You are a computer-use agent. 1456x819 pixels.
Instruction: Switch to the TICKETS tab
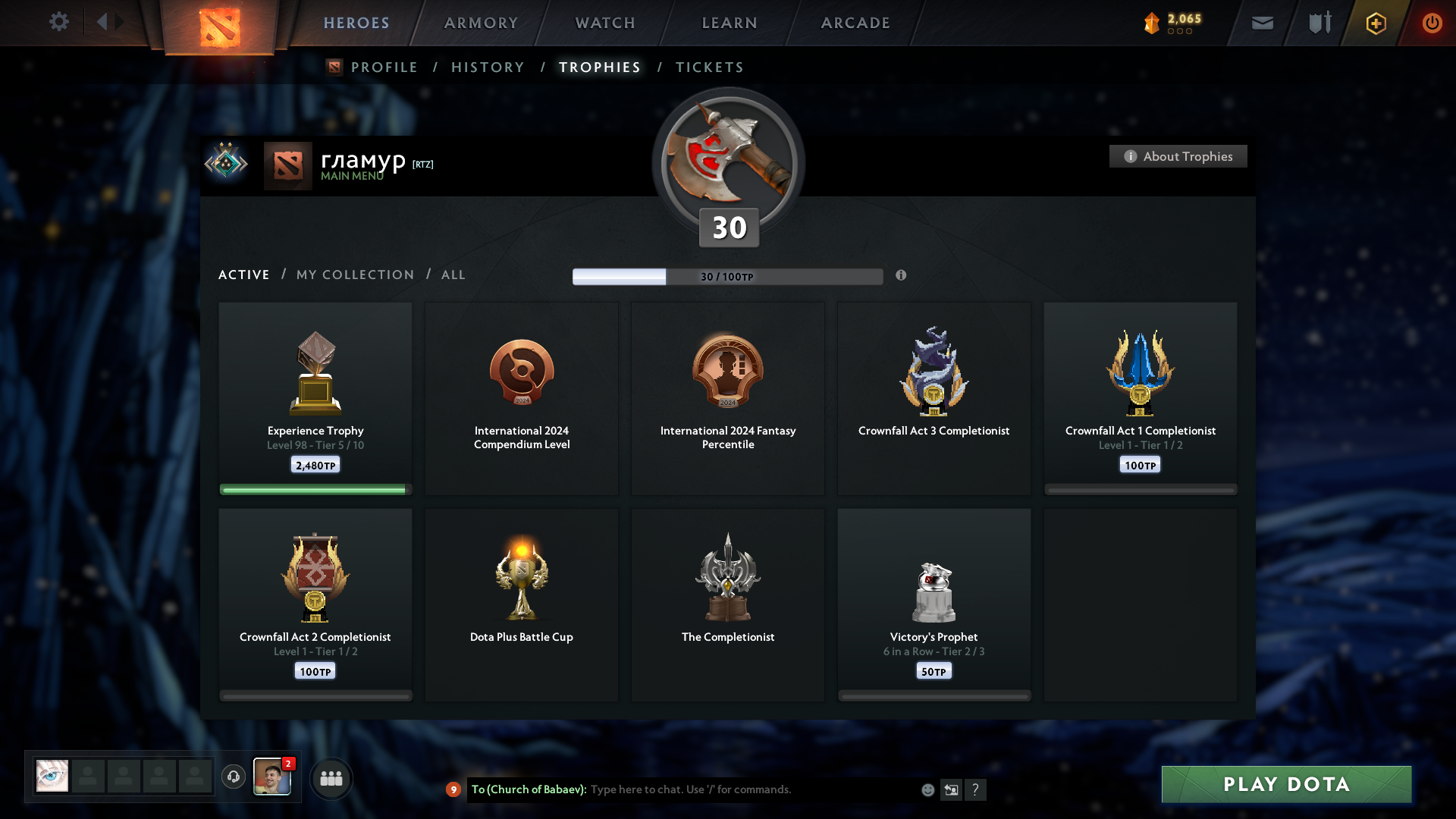pos(709,67)
